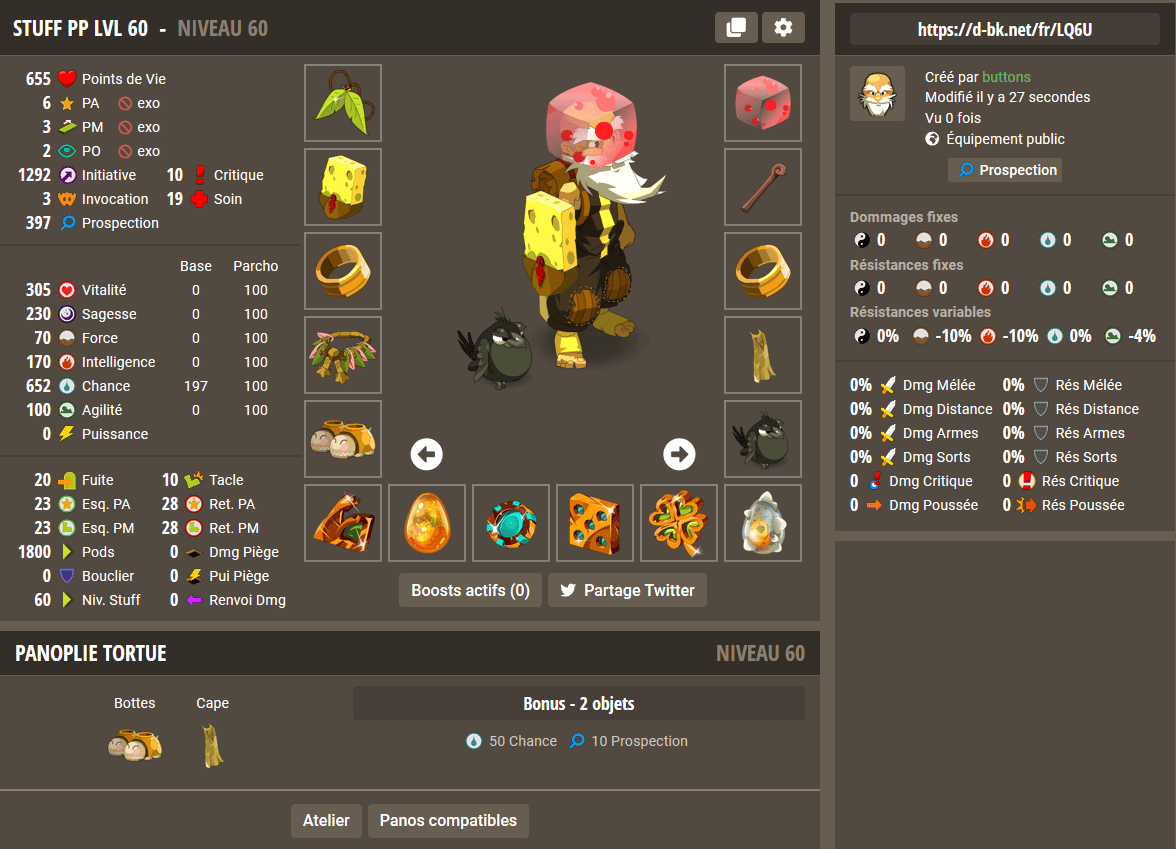1176x849 pixels.
Task: Select the leaf amulet equipment slot
Action: [x=343, y=103]
